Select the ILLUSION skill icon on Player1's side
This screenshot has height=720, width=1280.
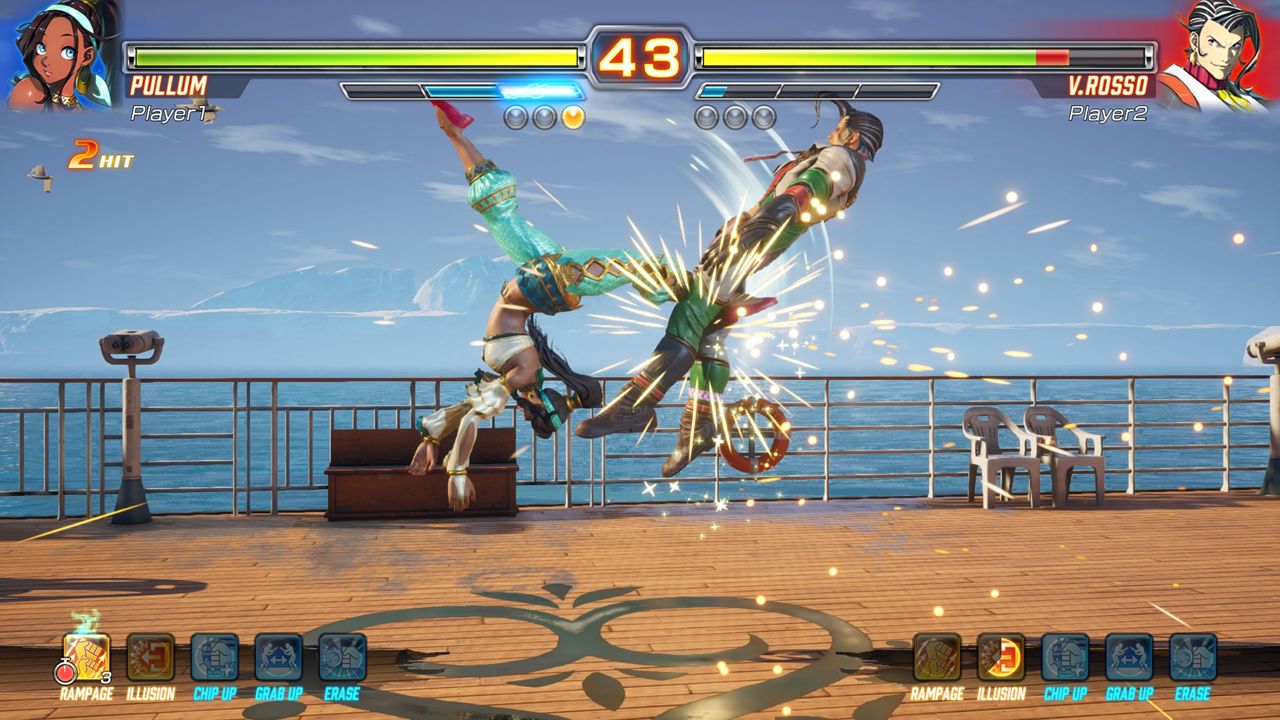[x=149, y=655]
